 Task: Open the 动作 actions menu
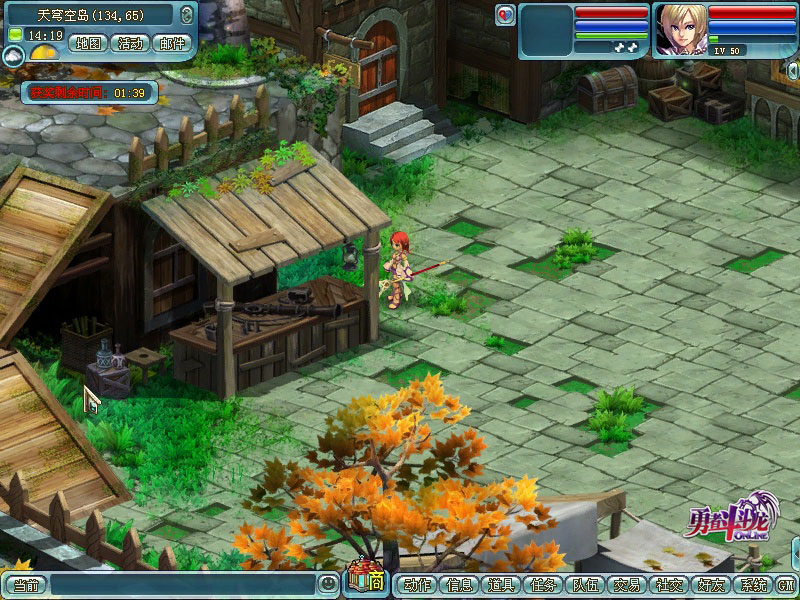(418, 584)
